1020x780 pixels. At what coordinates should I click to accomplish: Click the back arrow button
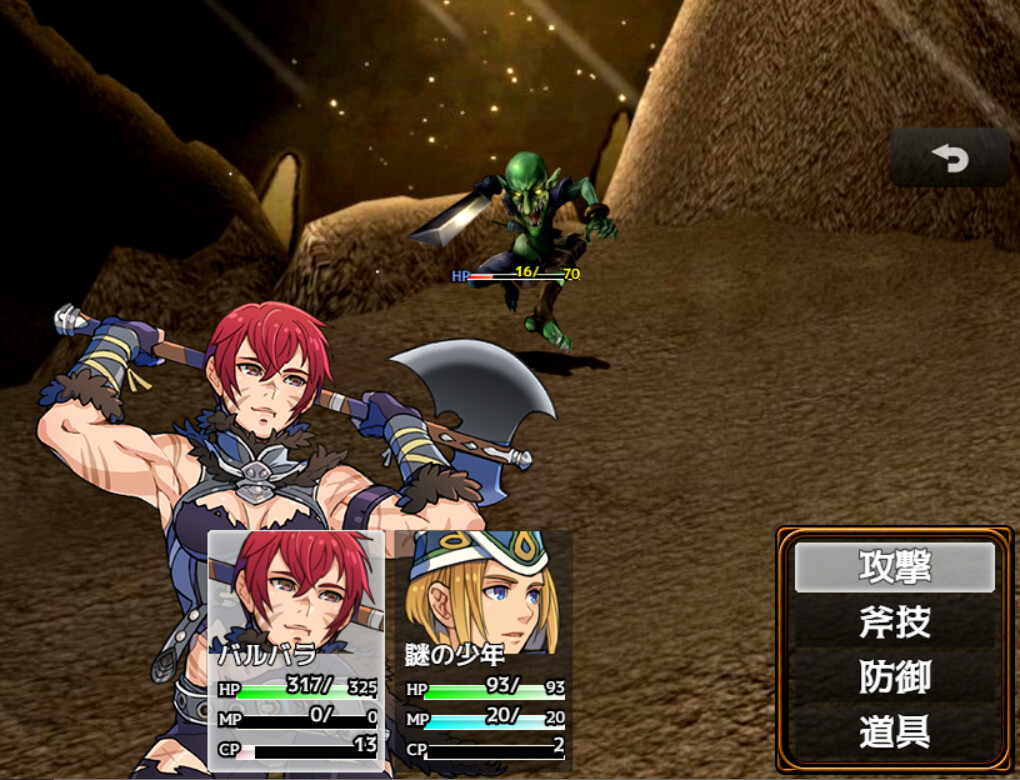[x=950, y=158]
